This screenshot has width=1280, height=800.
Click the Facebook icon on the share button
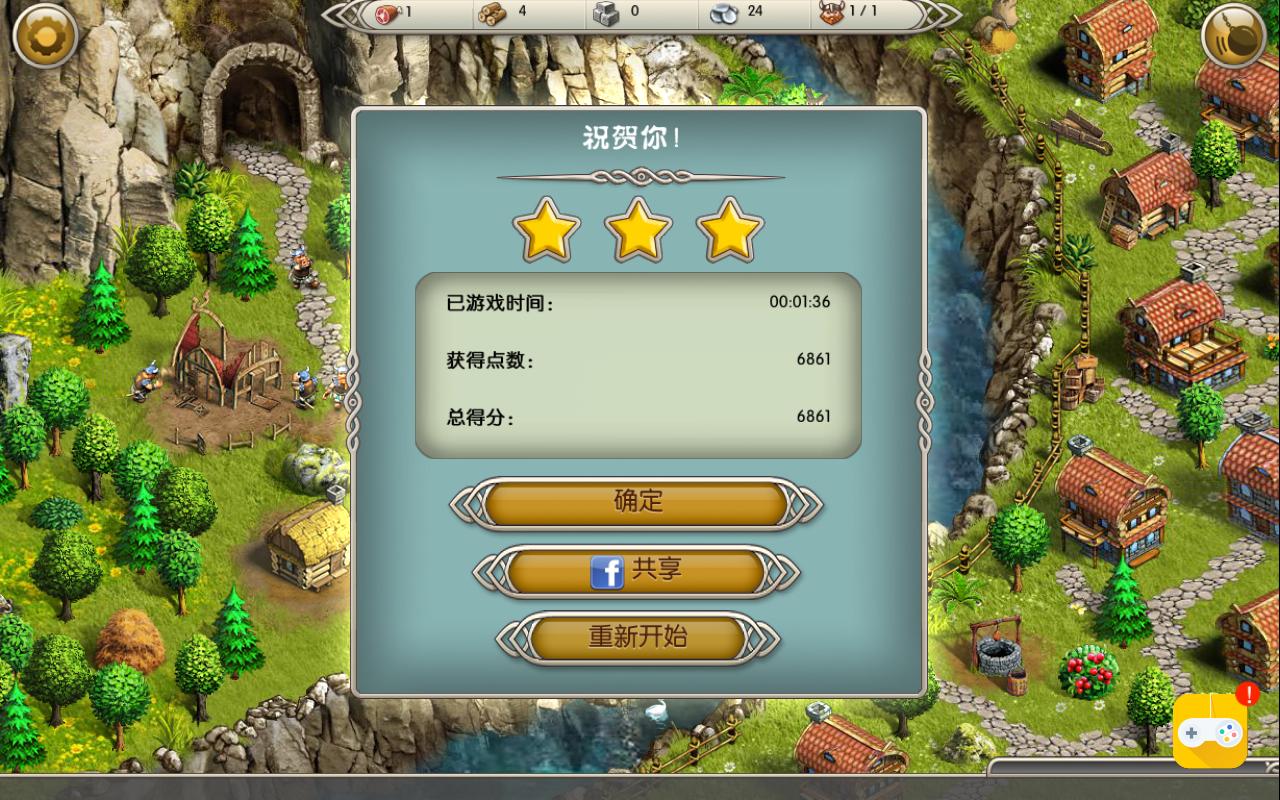click(x=610, y=570)
